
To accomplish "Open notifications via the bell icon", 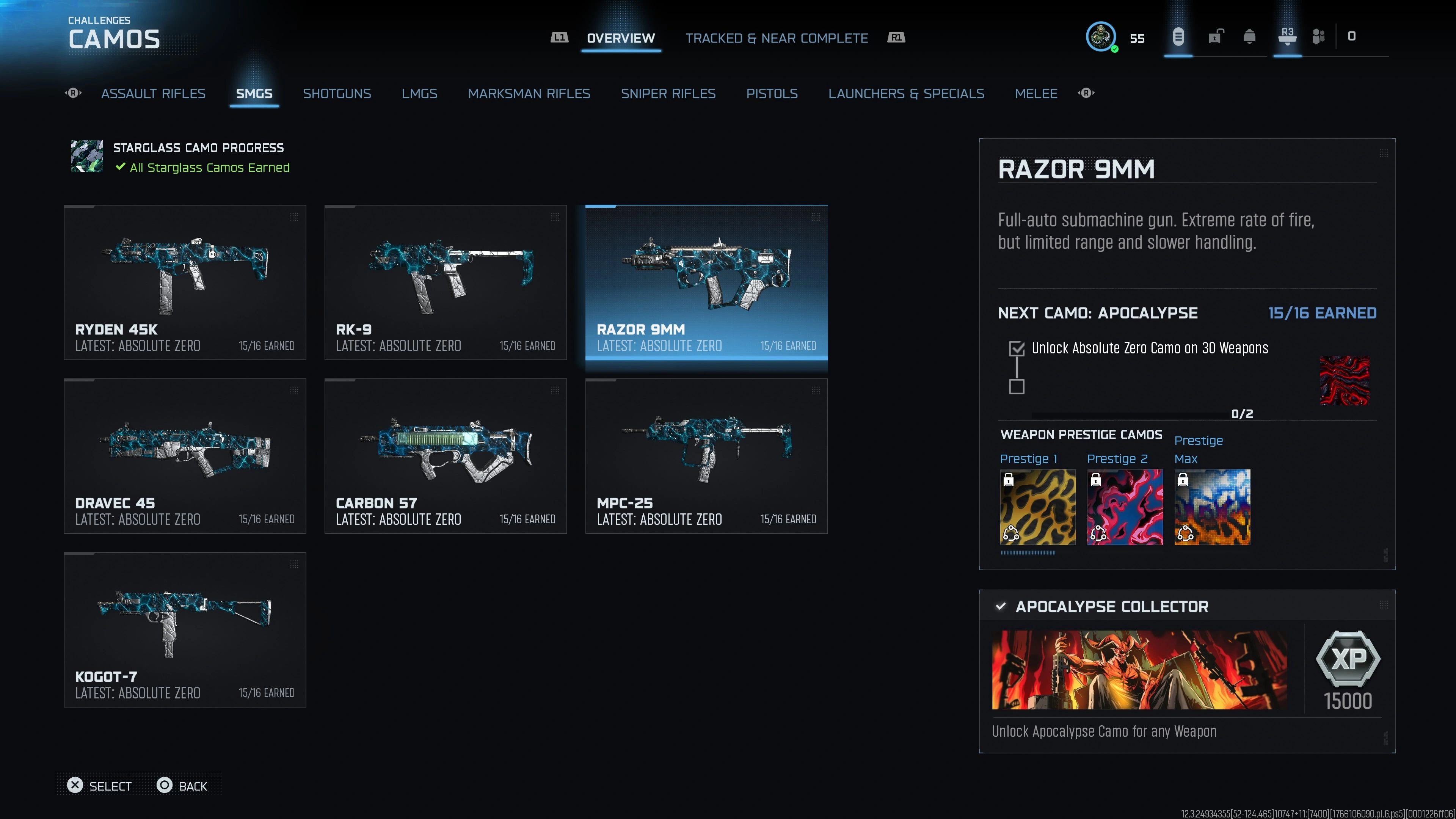I will point(1250,37).
